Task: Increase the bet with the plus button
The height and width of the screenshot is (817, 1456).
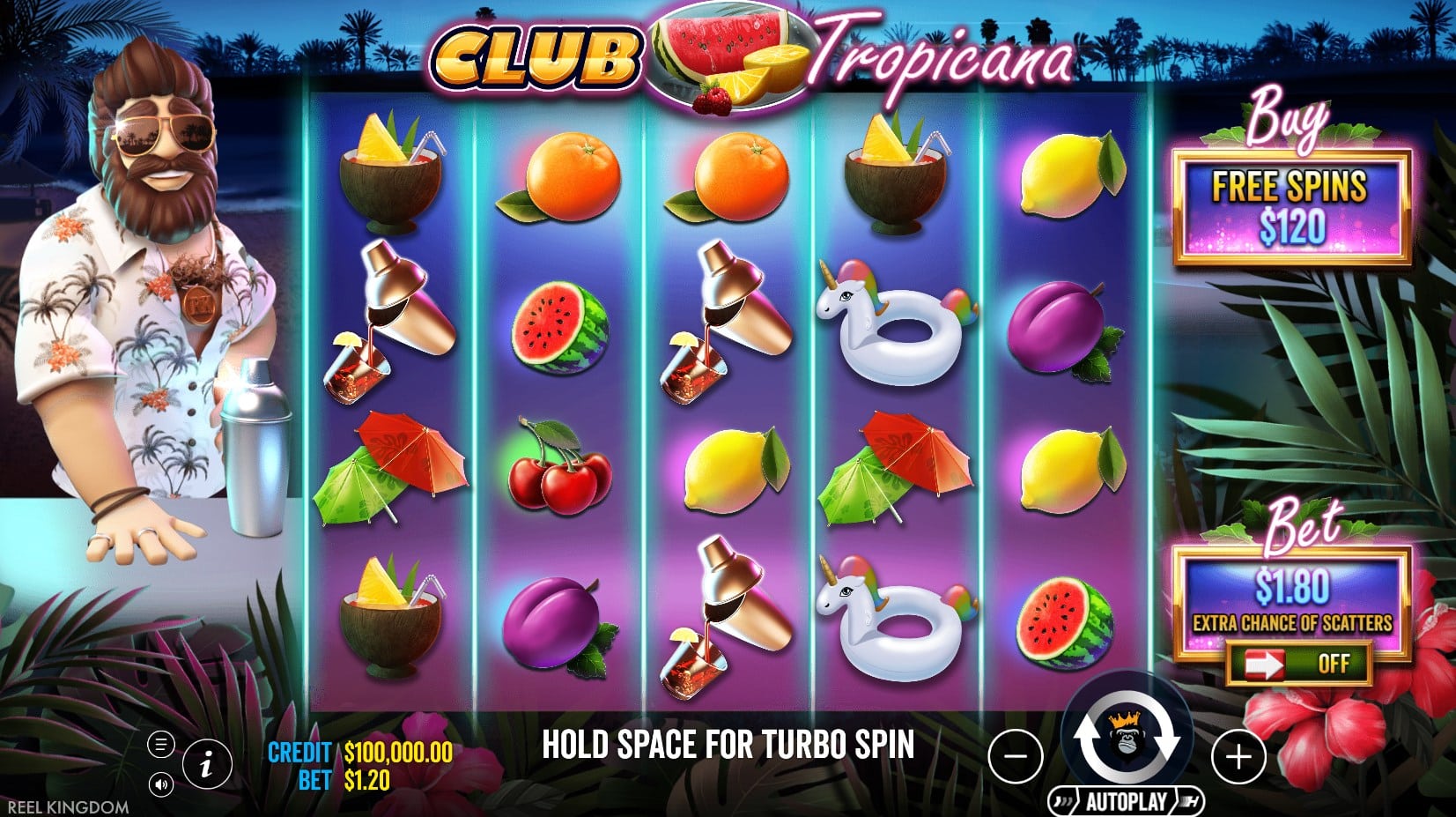Action: point(1238,756)
